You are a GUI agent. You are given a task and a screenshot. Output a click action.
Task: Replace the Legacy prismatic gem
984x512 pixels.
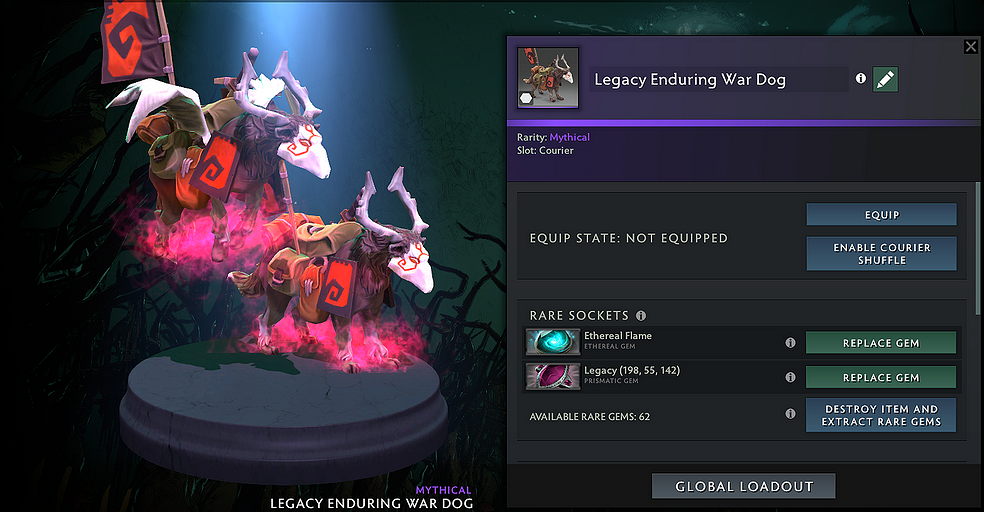coord(880,378)
